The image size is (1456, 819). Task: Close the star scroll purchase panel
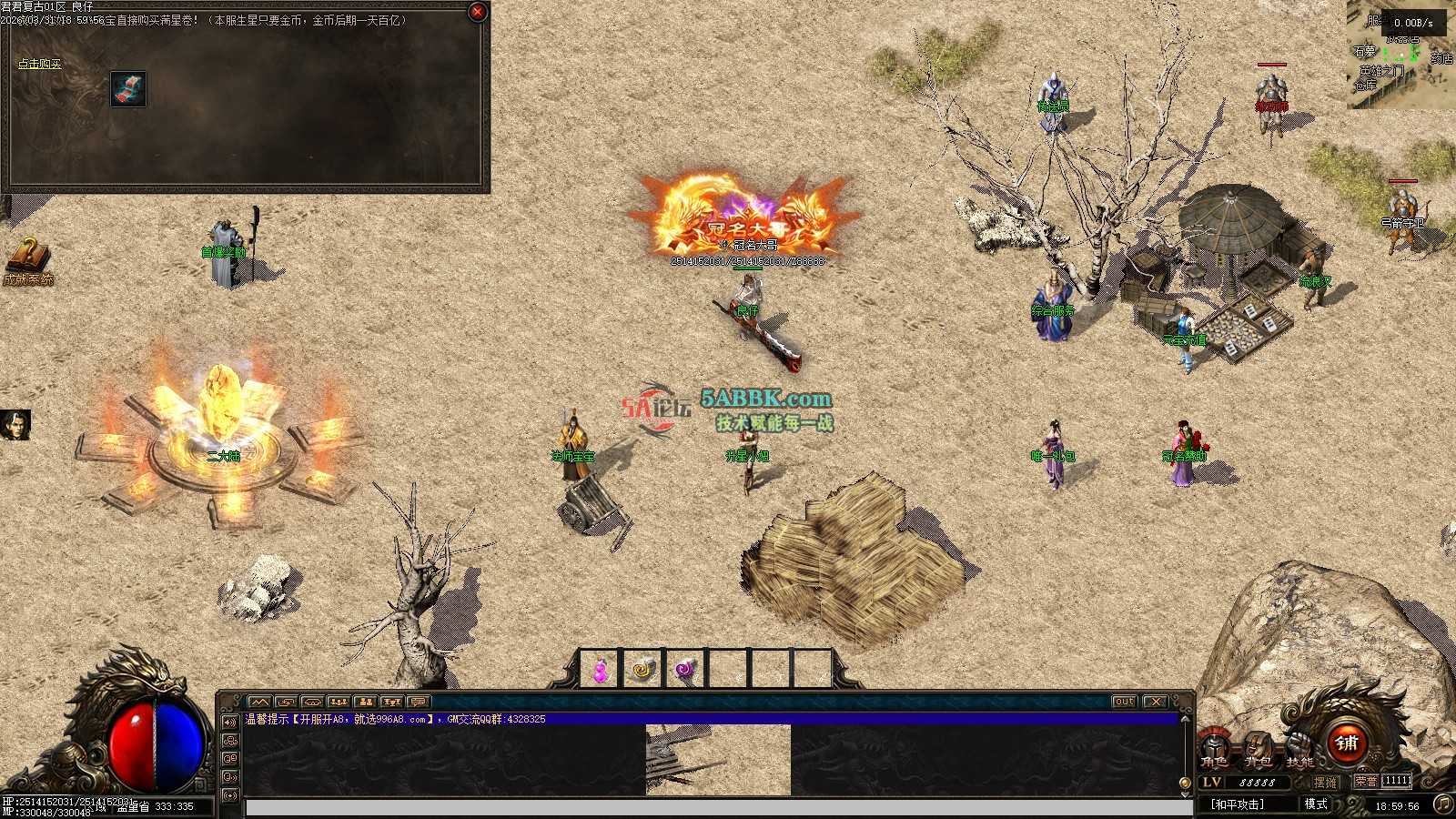point(477,12)
